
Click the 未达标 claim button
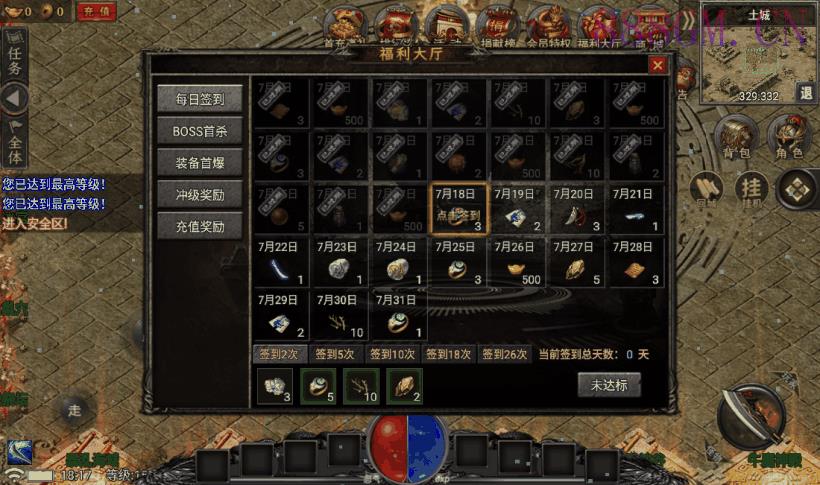608,385
